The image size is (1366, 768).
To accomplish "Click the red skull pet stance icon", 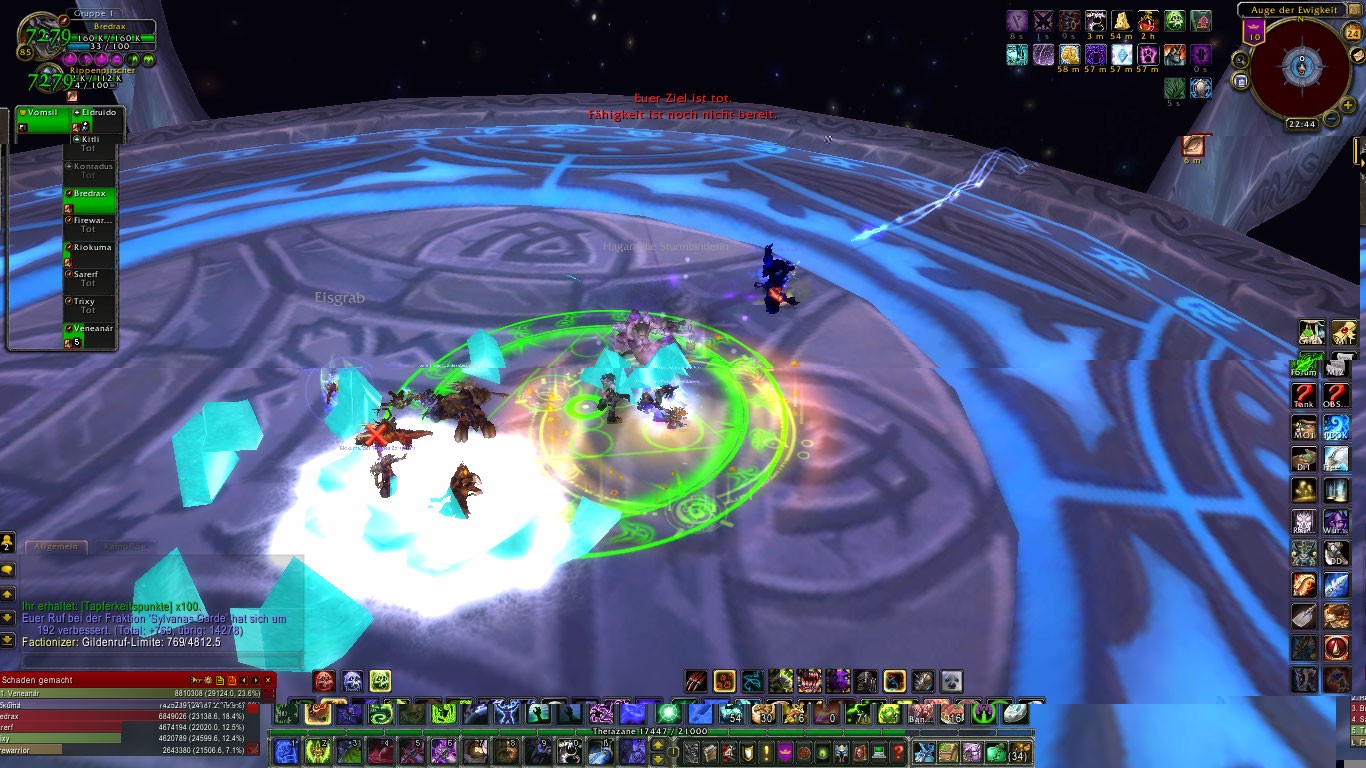I will 324,681.
